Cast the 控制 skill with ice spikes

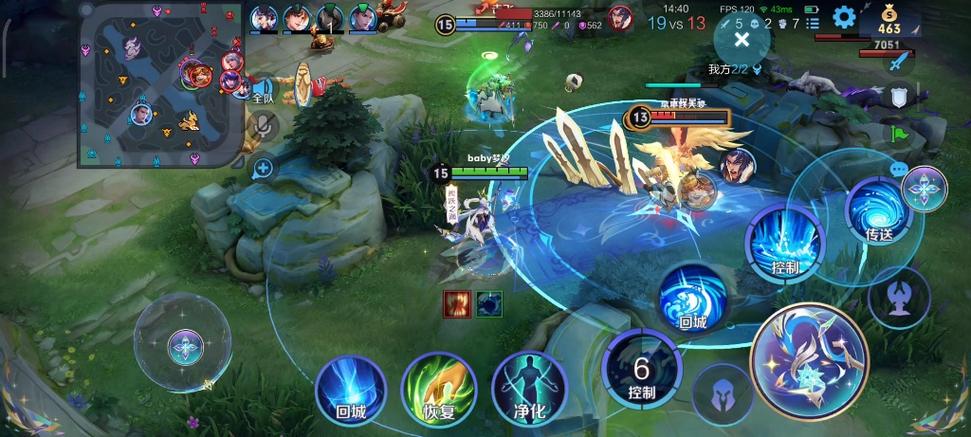coord(785,243)
